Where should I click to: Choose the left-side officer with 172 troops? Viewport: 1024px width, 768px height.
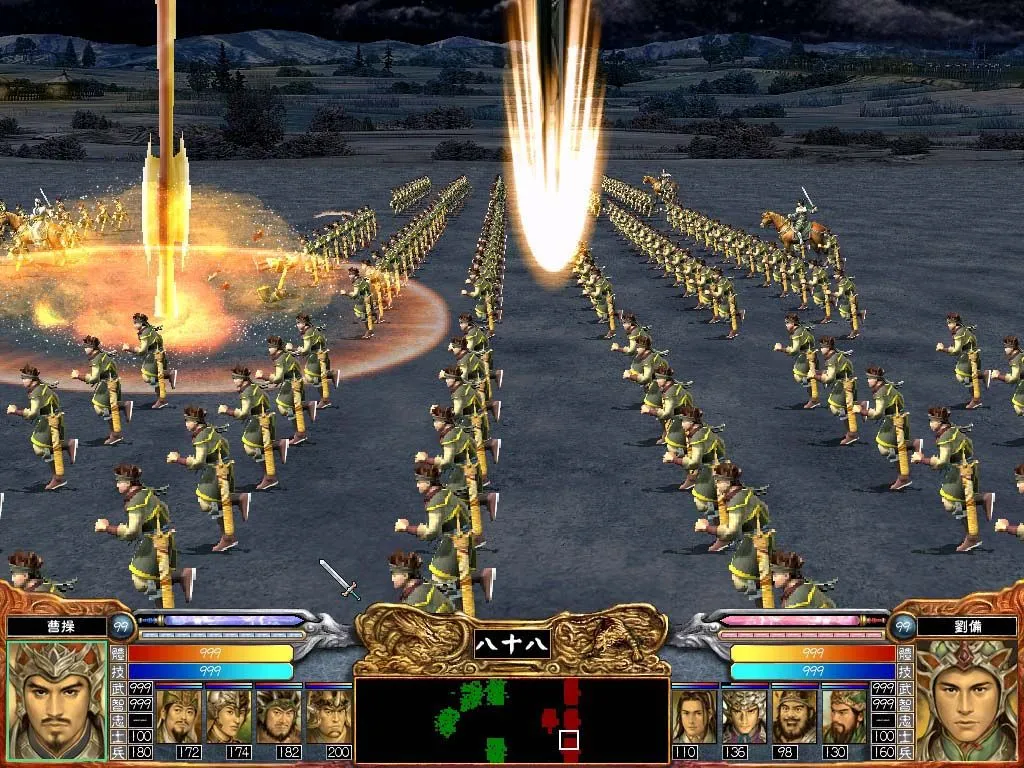click(x=179, y=715)
